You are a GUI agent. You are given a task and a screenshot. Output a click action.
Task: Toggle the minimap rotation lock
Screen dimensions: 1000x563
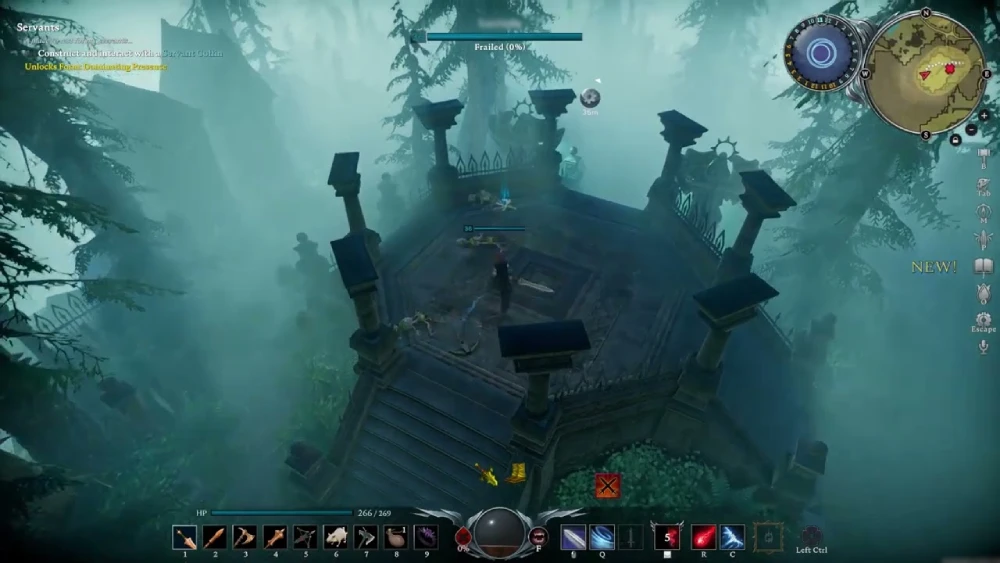click(955, 140)
